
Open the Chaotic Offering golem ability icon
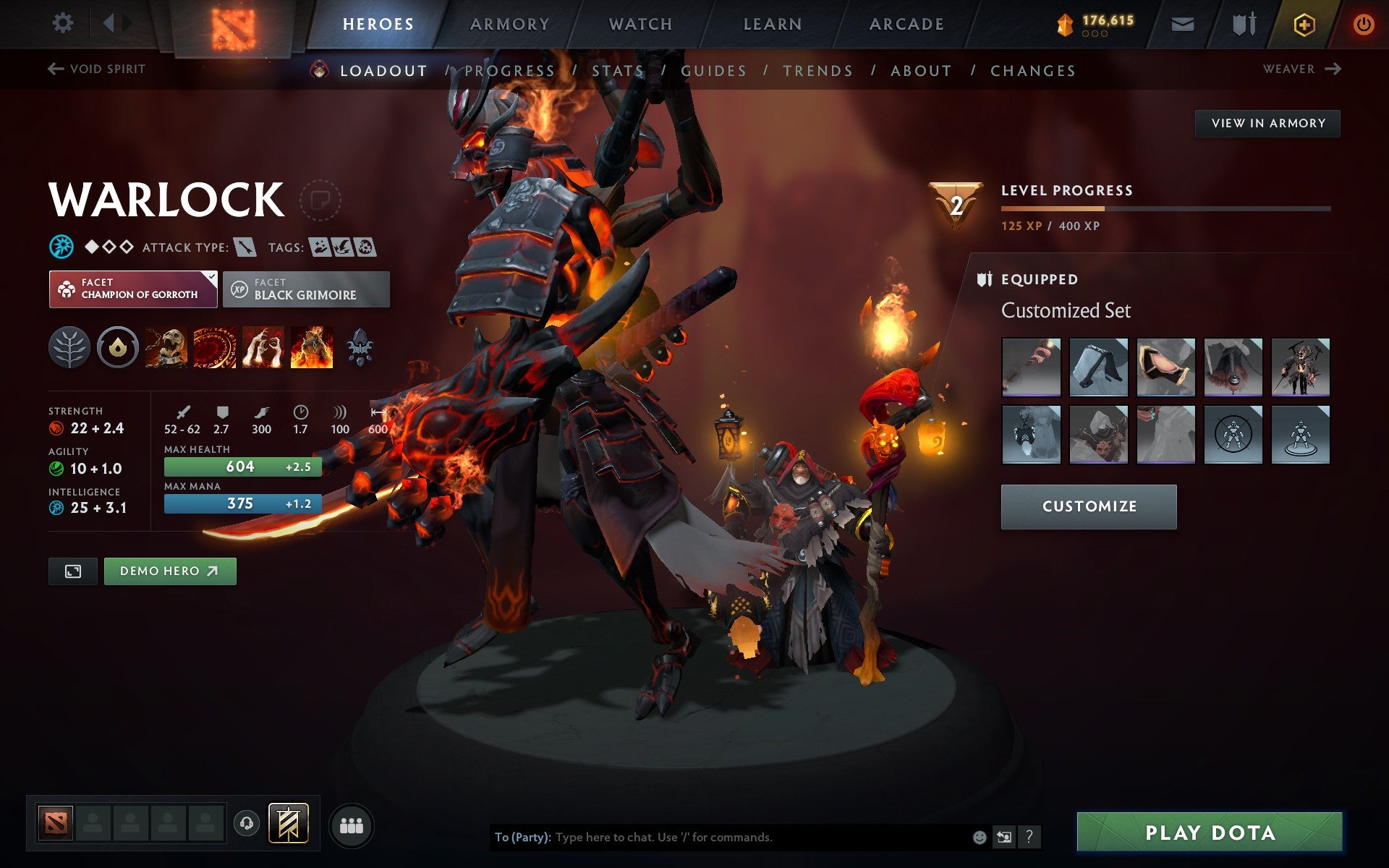[310, 348]
